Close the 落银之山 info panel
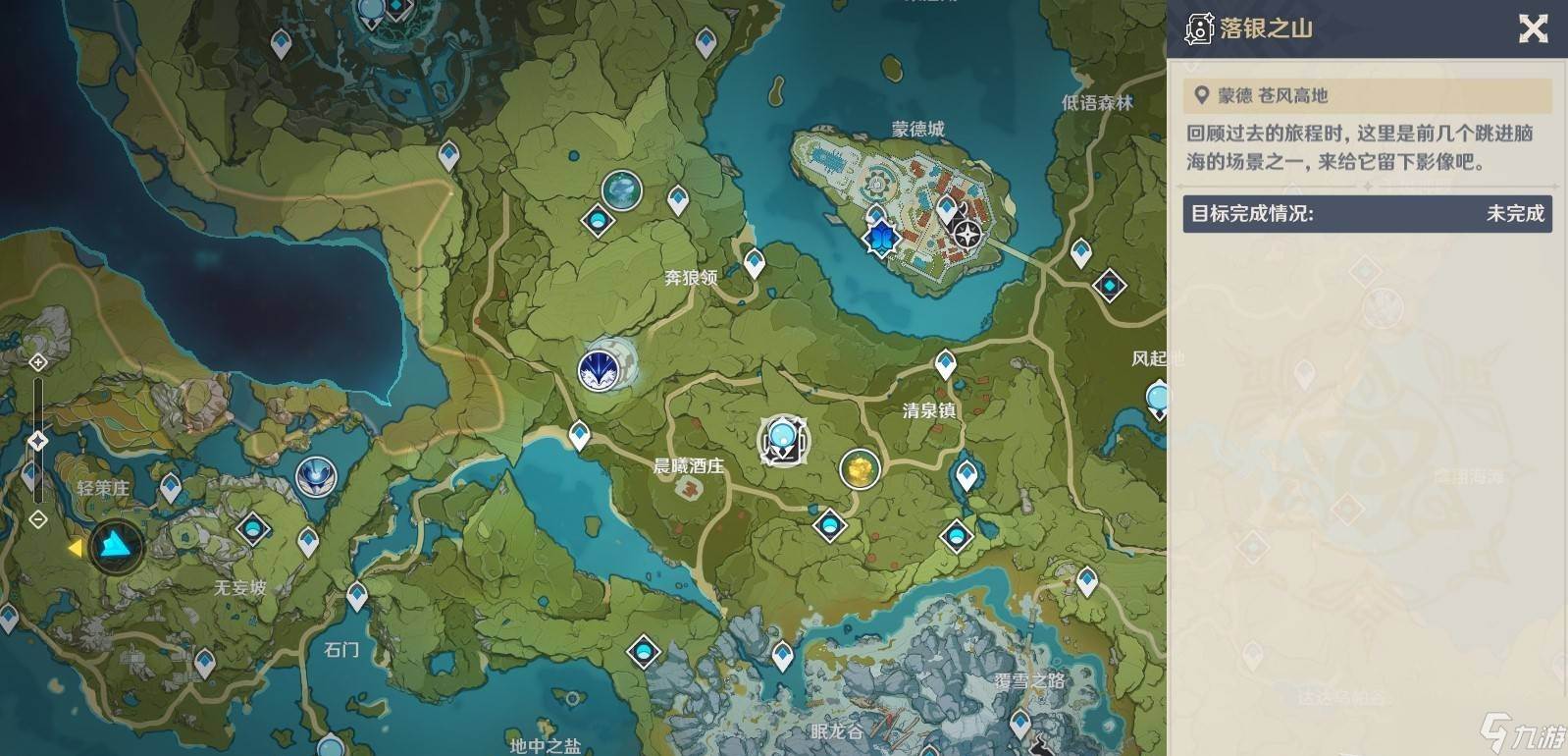Image resolution: width=1568 pixels, height=756 pixels. coord(1533,29)
